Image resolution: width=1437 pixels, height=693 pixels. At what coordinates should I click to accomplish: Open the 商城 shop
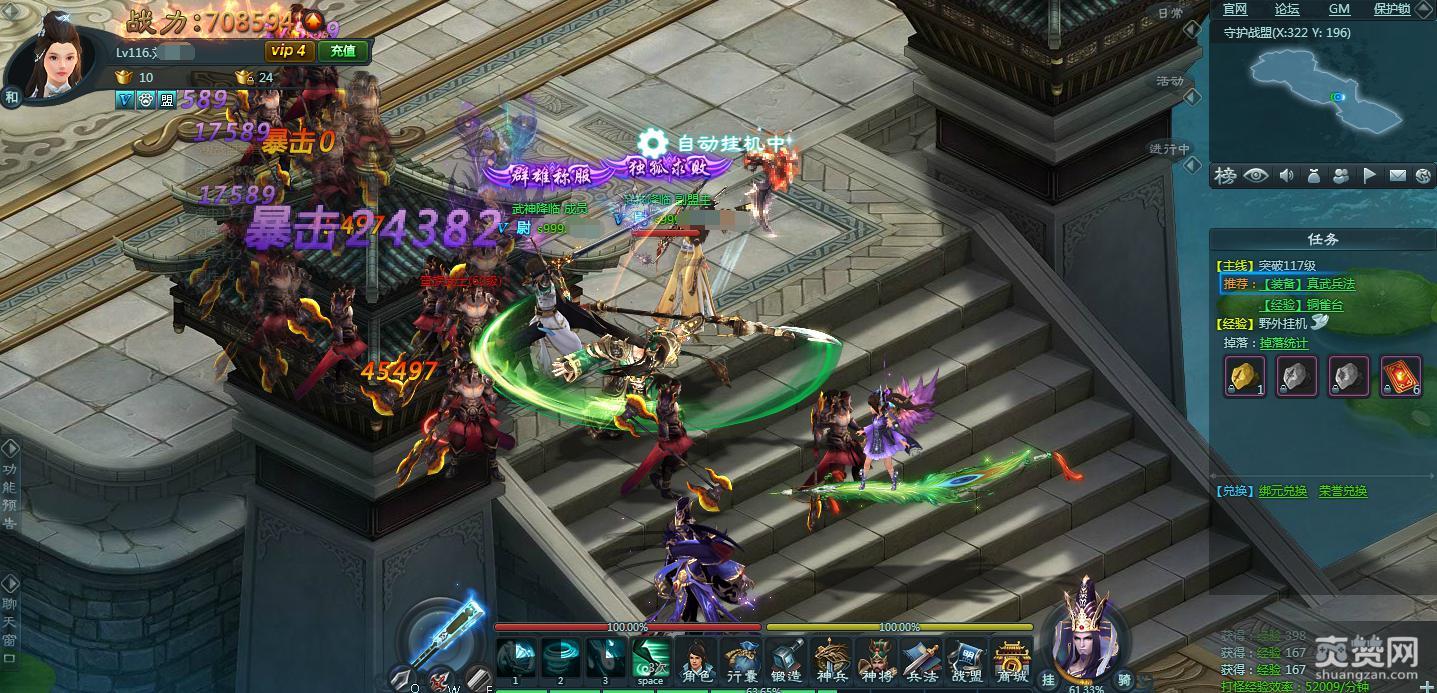click(1011, 661)
